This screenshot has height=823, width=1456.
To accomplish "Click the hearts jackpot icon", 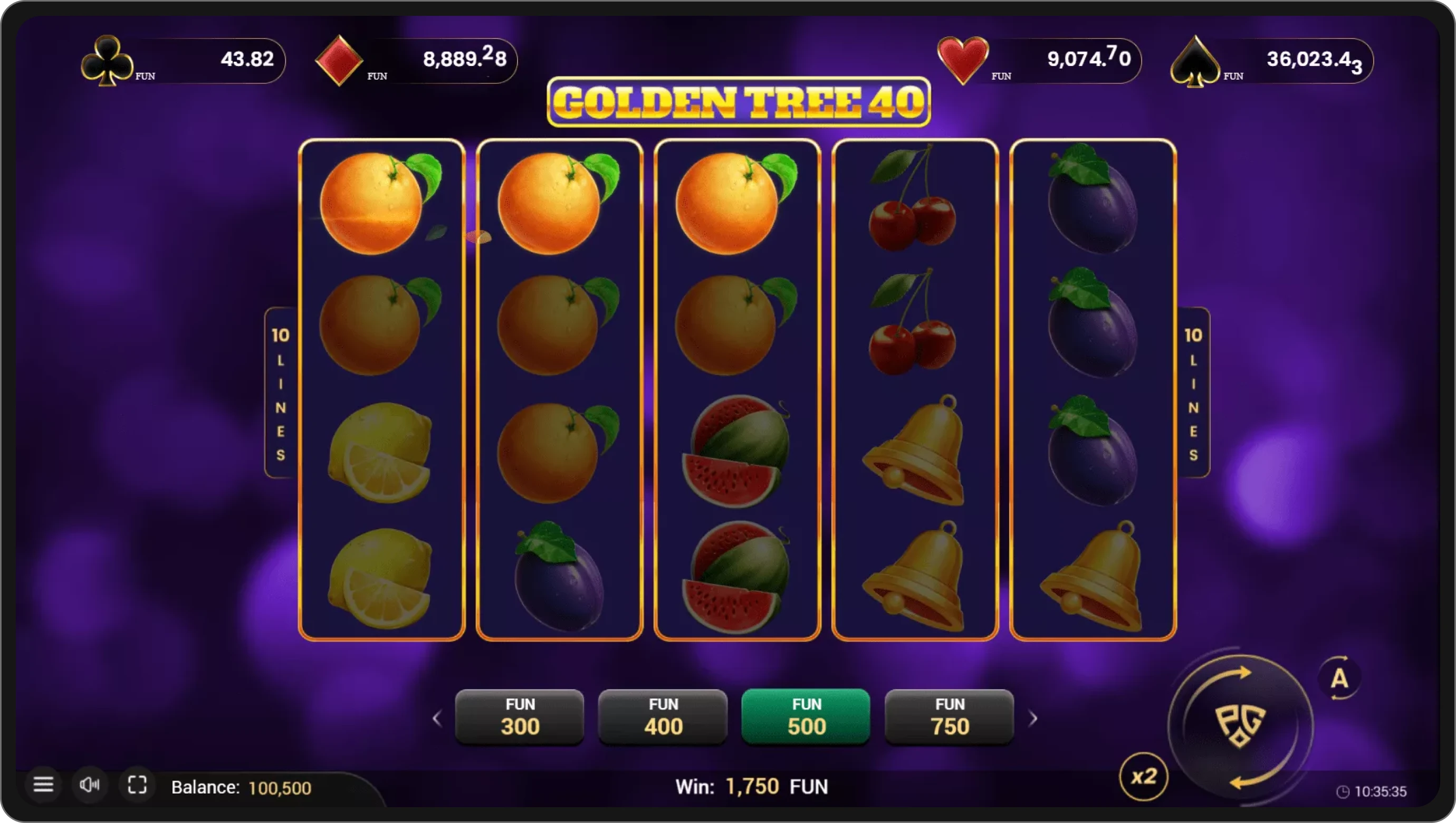I will [964, 58].
